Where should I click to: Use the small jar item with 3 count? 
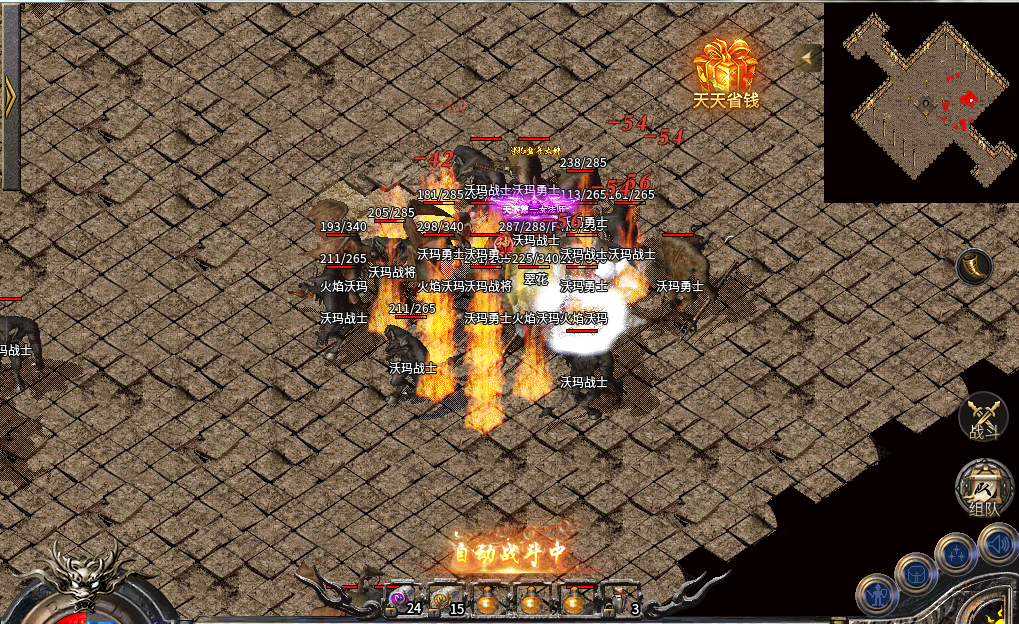pos(619,600)
